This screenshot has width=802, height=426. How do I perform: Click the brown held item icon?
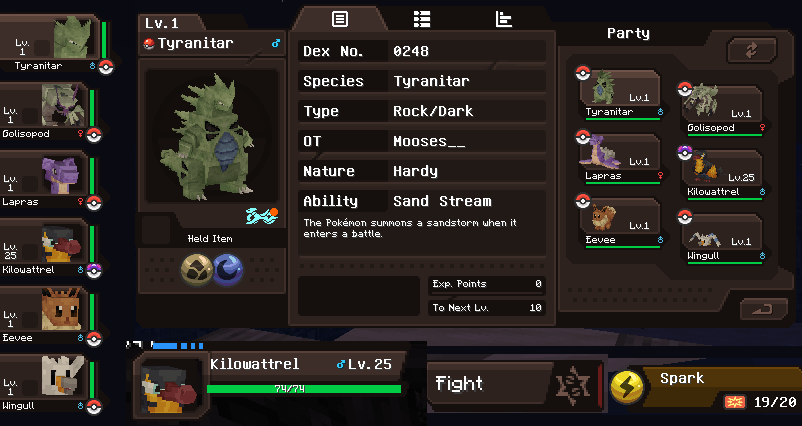[195, 268]
